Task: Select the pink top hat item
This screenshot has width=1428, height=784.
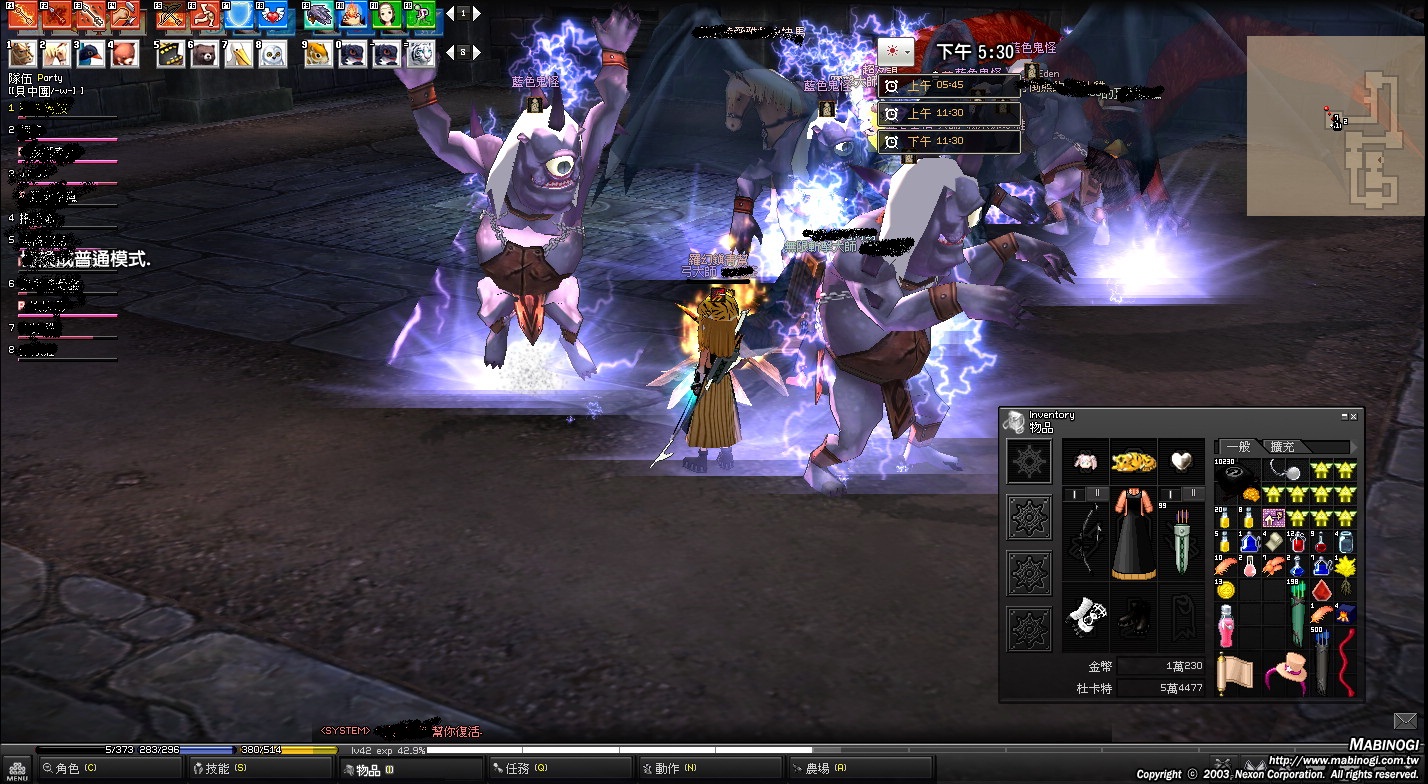Action: coord(1285,671)
